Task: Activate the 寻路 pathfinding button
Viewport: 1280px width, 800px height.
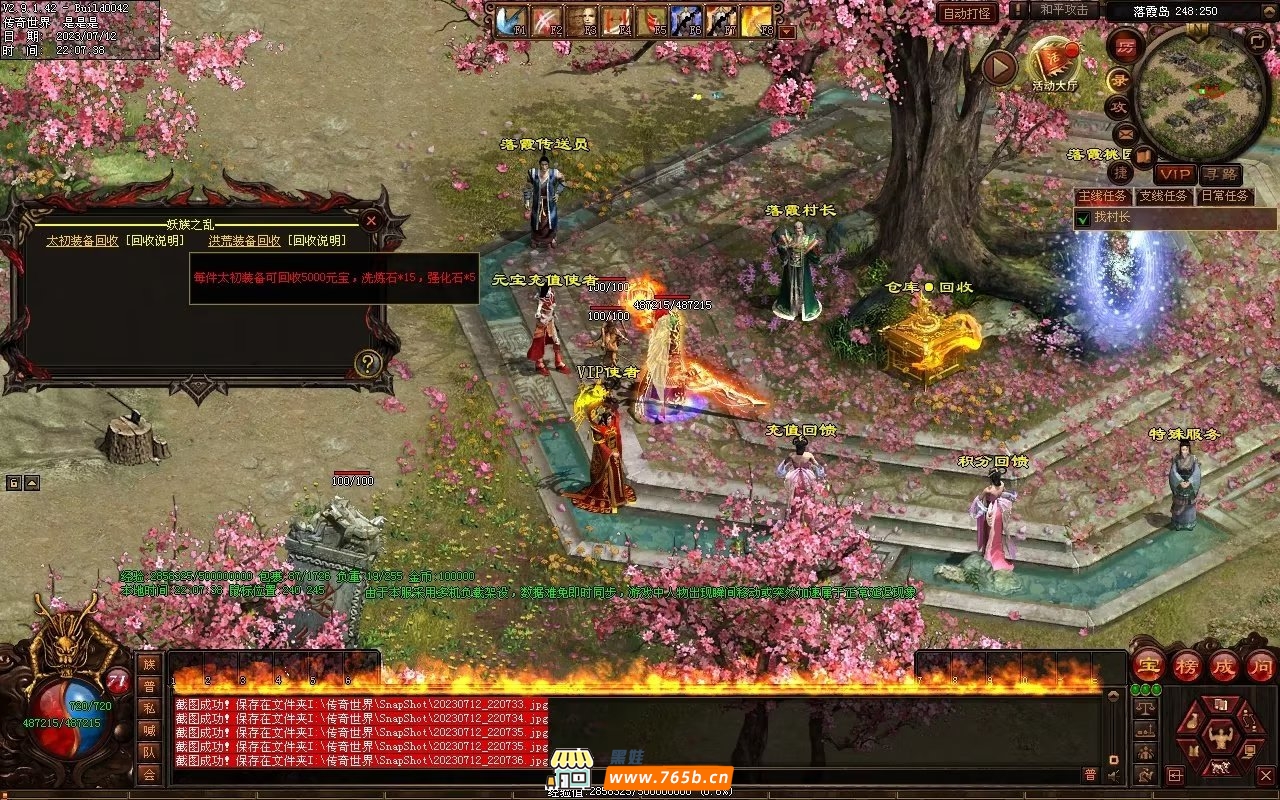Action: [1220, 174]
